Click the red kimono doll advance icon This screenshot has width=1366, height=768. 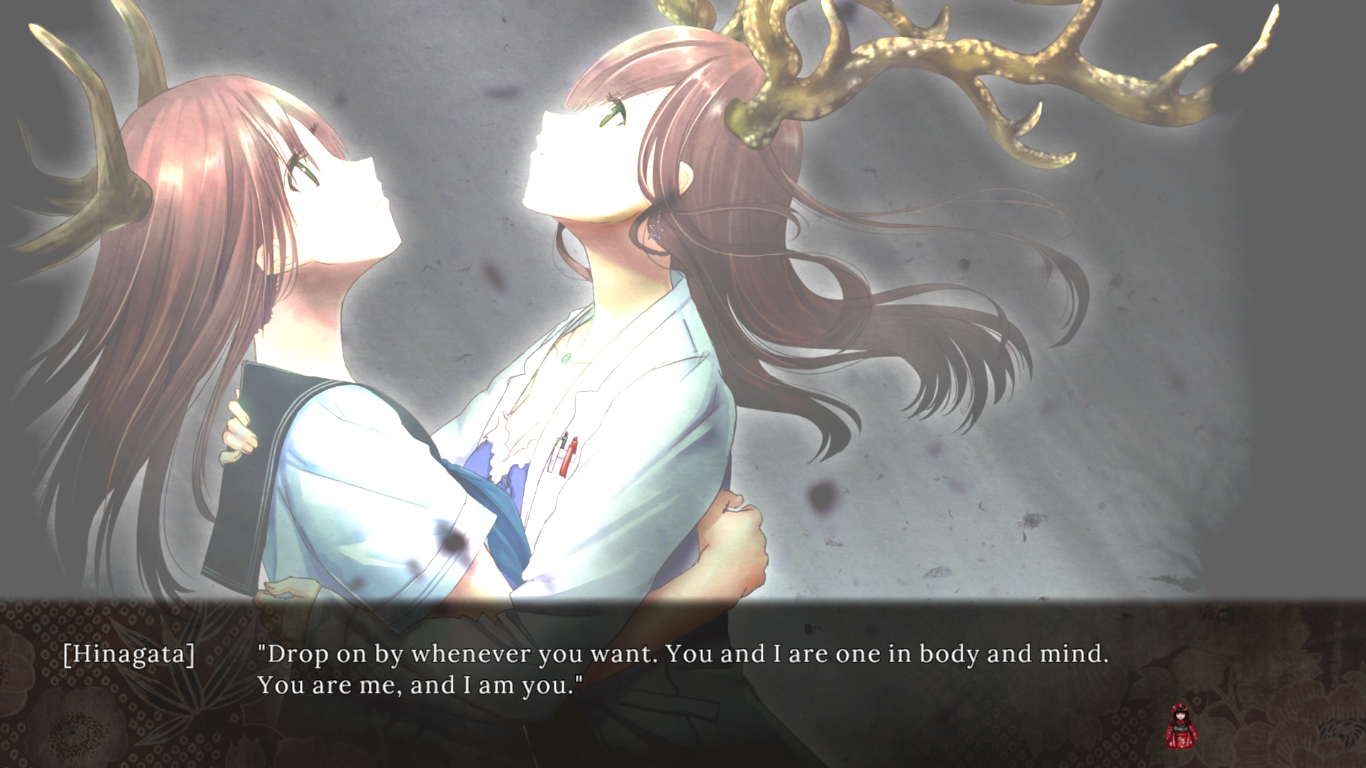point(1181,726)
